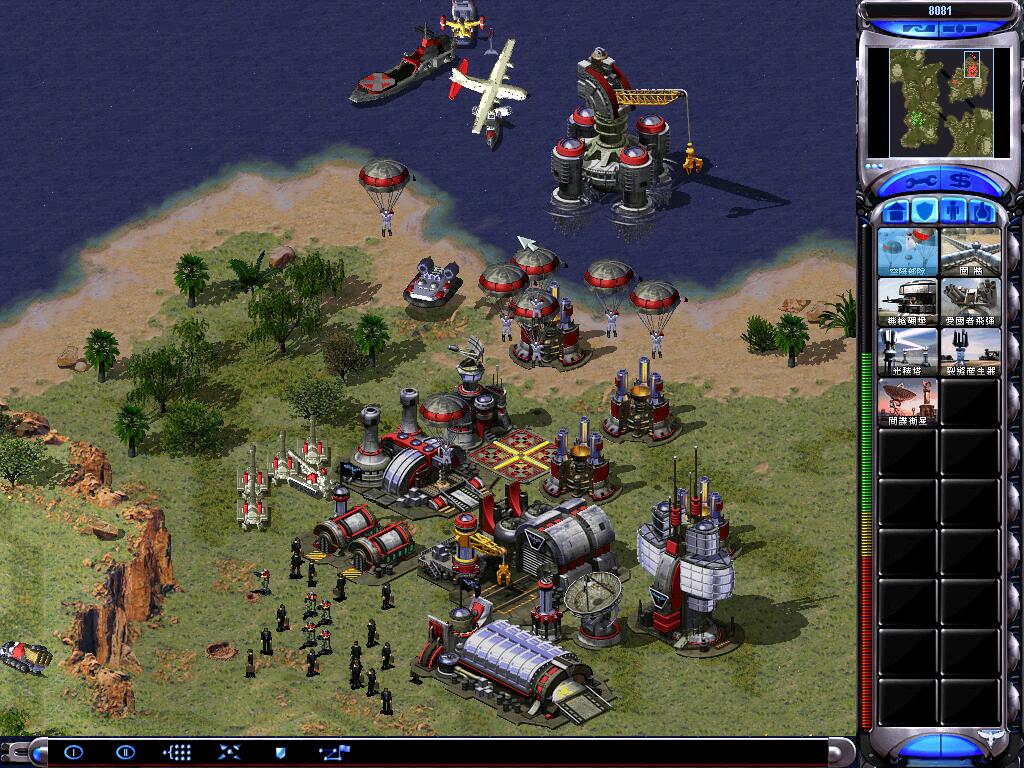Select the Gap Generator (裂缝产生器) cameo
This screenshot has height=768, width=1024.
pos(970,352)
